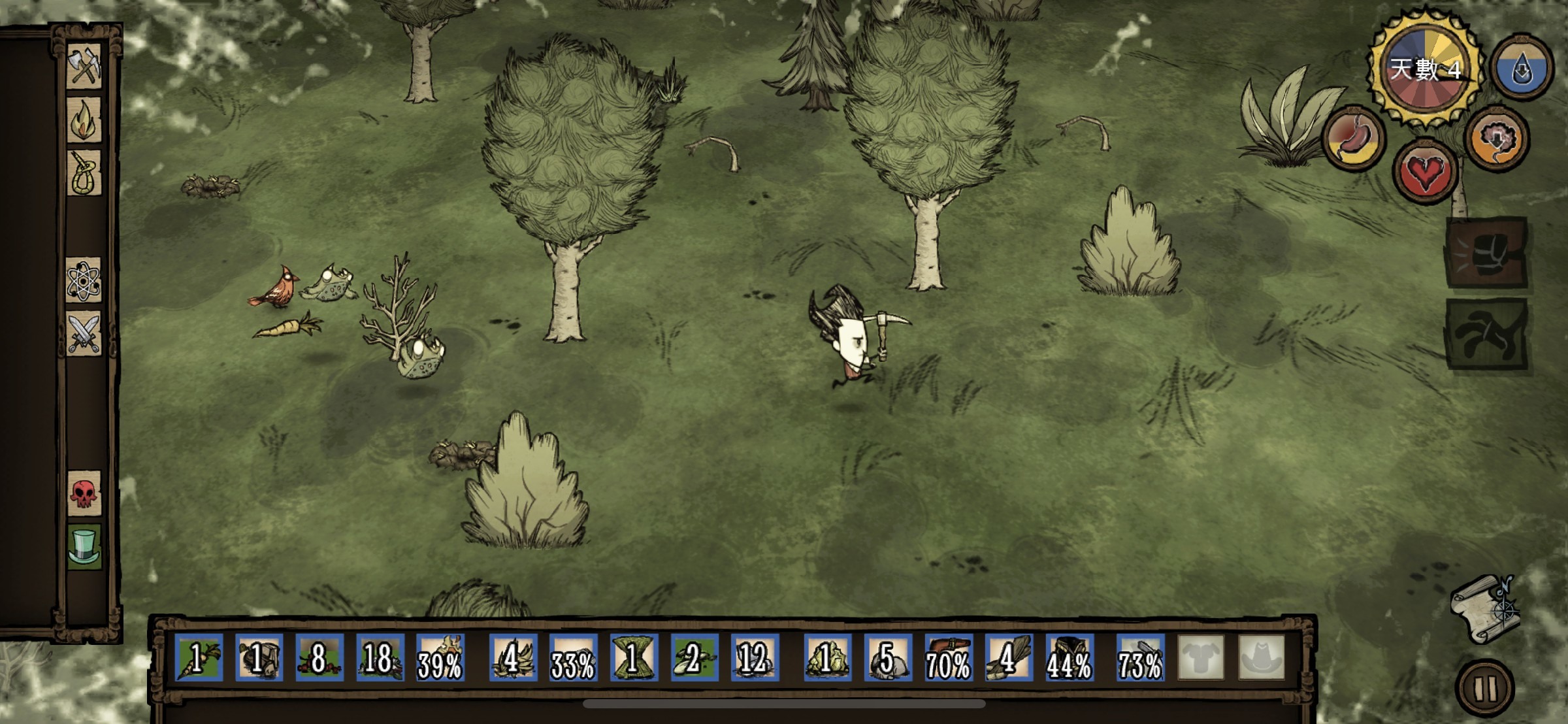Open the red skull Magic tab
The image size is (1568, 724).
click(84, 493)
